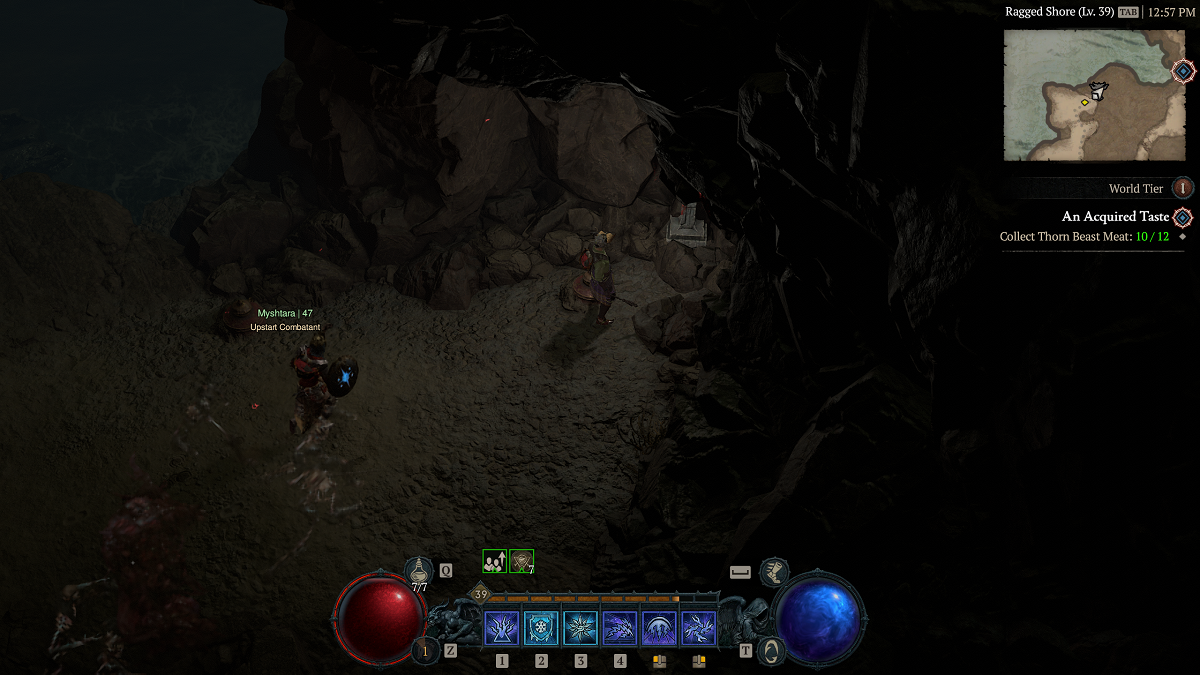Image resolution: width=1200 pixels, height=675 pixels.
Task: Cast the Ice Armor snowflake shield skill
Action: pyautogui.click(x=541, y=628)
